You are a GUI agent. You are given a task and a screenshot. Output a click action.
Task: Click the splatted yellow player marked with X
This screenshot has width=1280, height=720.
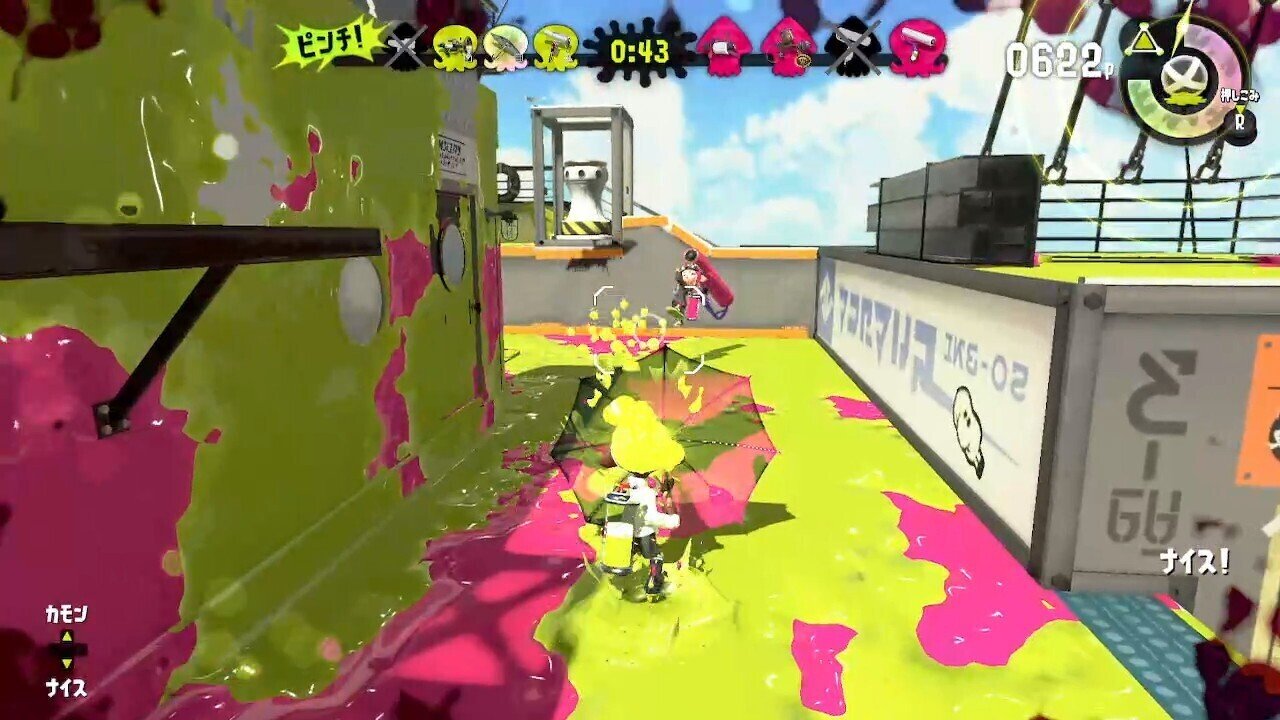point(405,45)
